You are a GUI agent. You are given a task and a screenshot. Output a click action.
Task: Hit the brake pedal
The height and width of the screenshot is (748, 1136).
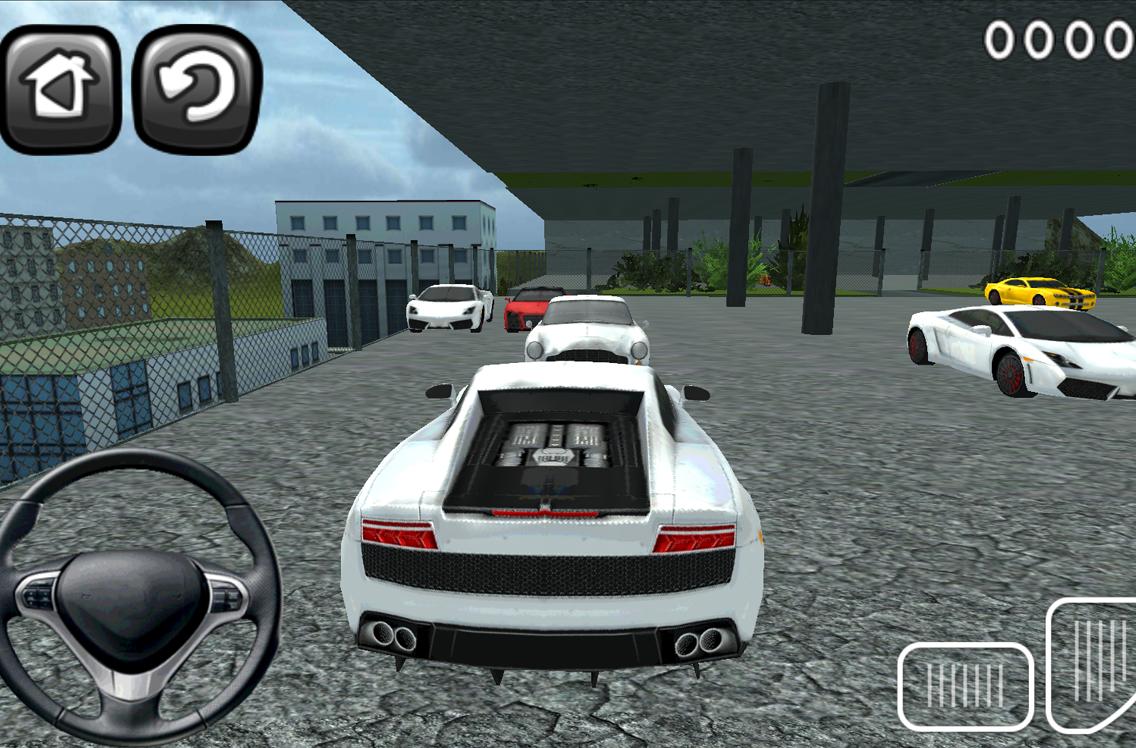point(965,686)
